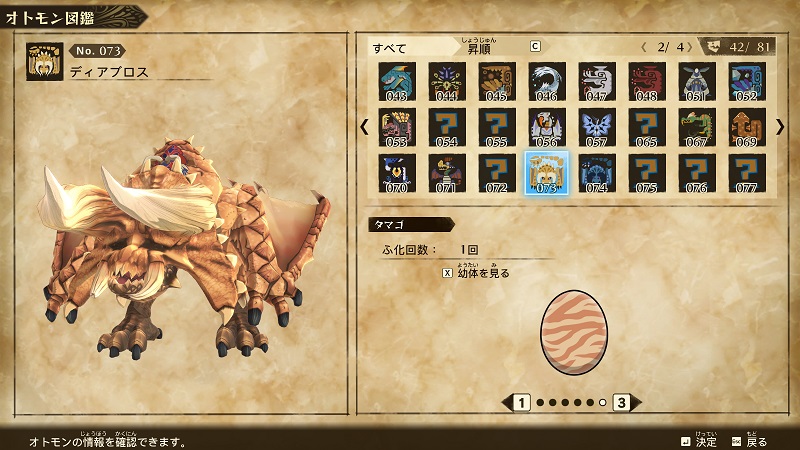This screenshot has width=800, height=450.
Task: Select monster entry No. 067
Action: [x=697, y=127]
